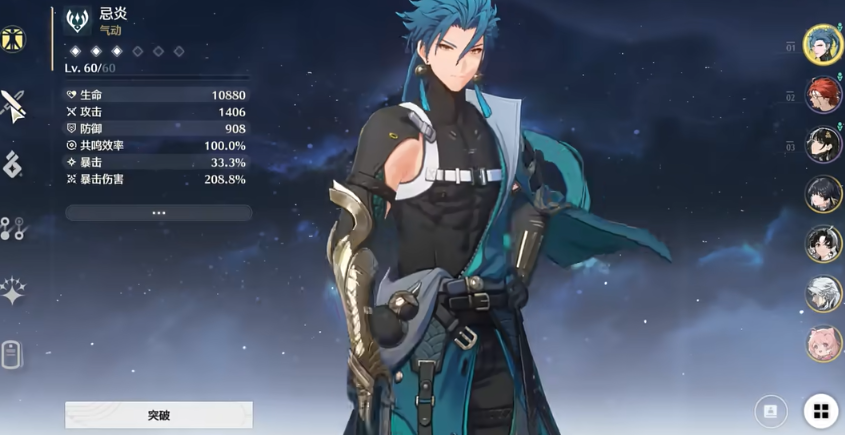Choose the pink-haired character portrait
Viewport: 845px width, 435px height.
point(823,343)
